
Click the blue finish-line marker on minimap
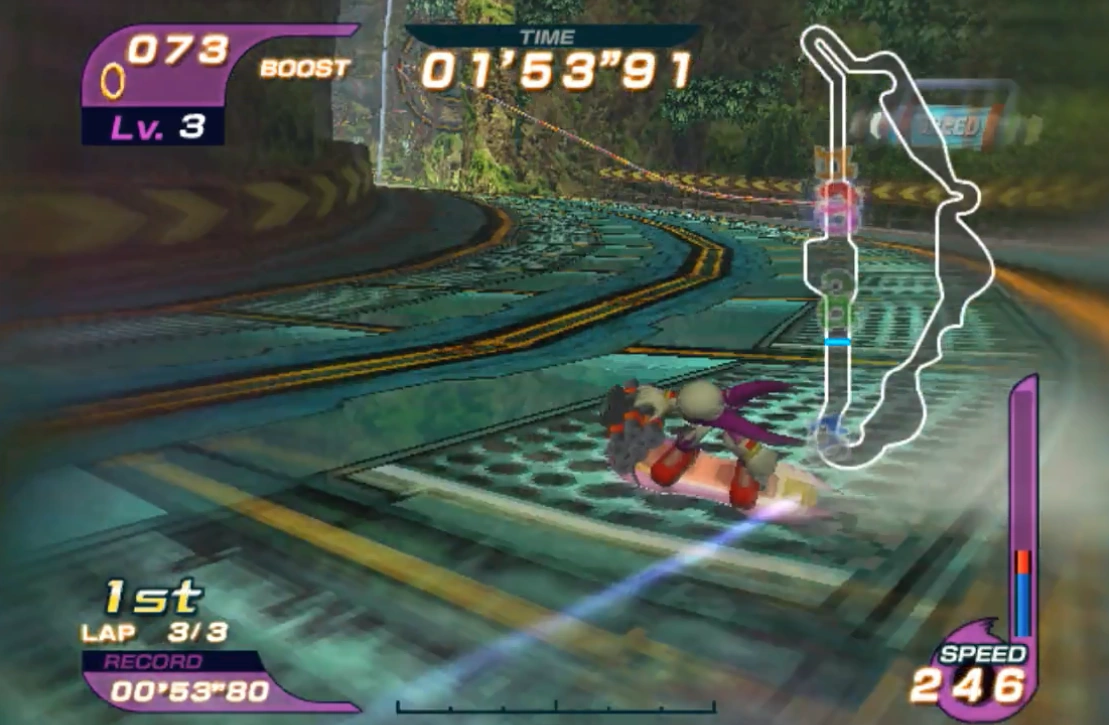(x=836, y=342)
